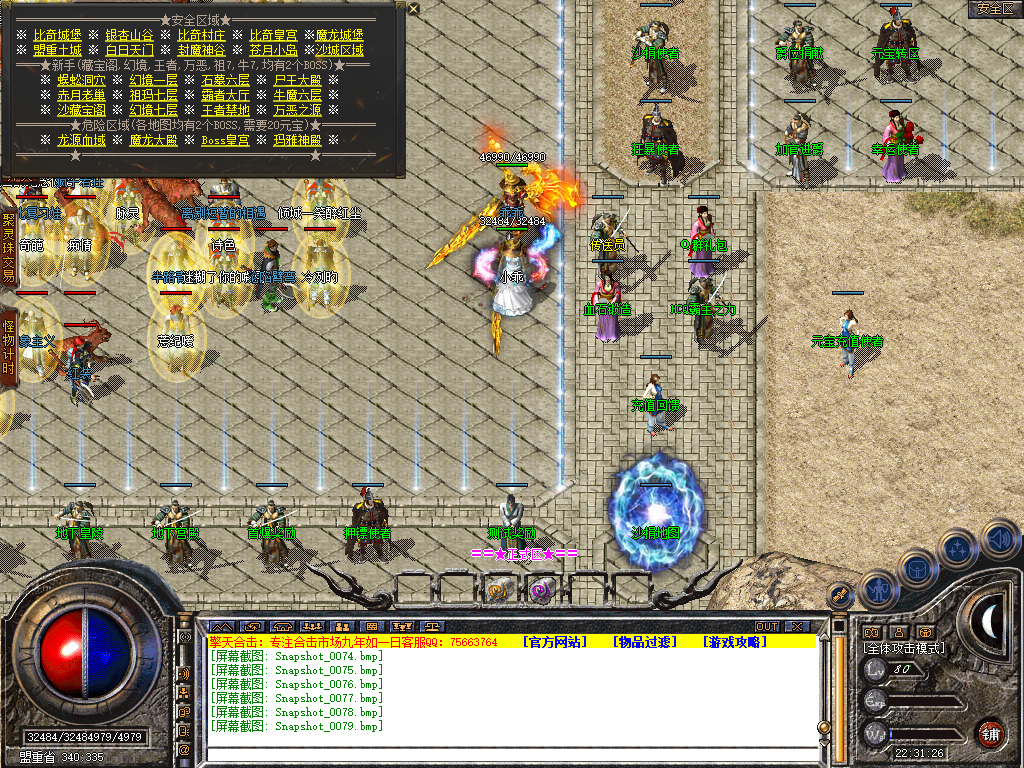
Task: Select the 沙藏宝阁 link
Action: click(x=82, y=110)
